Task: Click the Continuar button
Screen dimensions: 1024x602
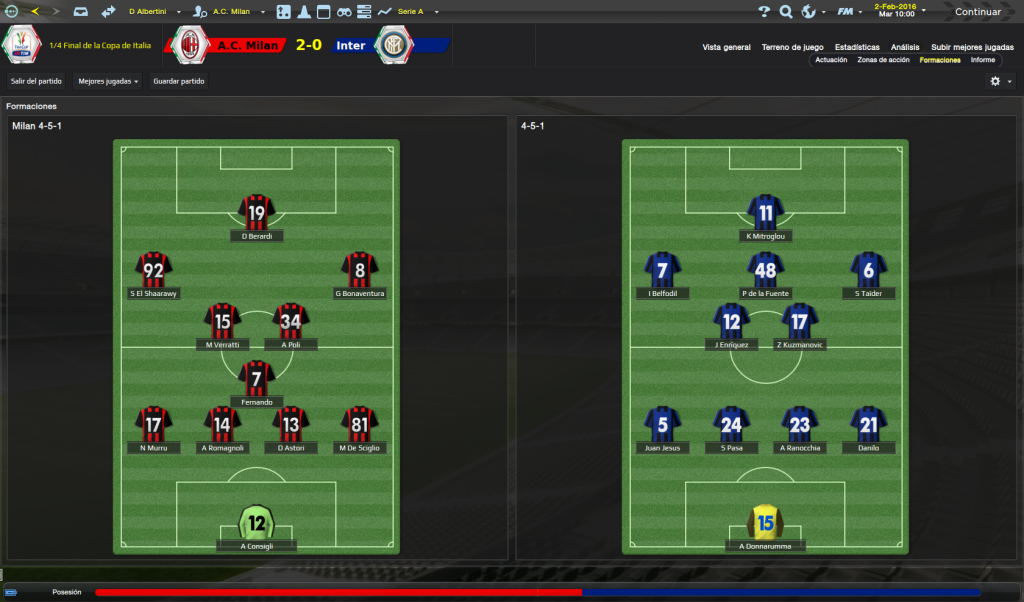Action: tap(977, 12)
